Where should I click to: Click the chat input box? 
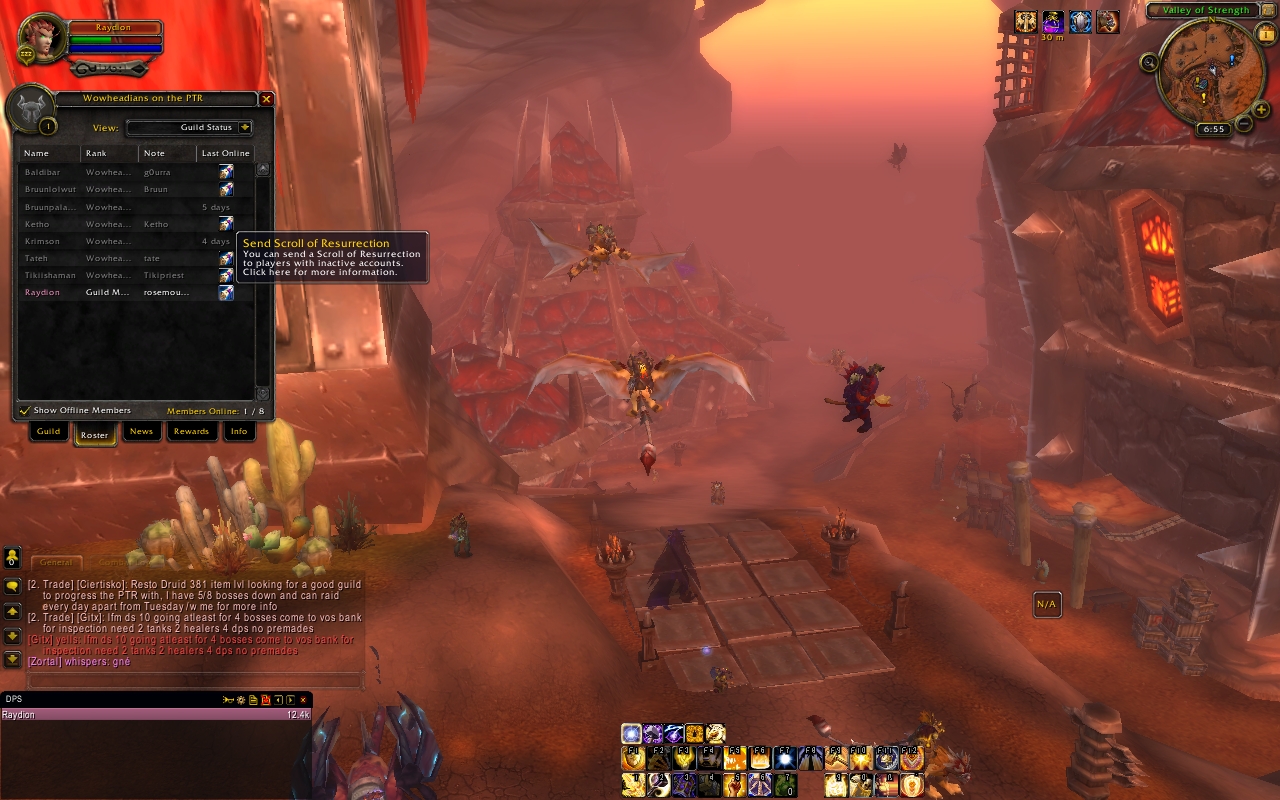click(195, 680)
